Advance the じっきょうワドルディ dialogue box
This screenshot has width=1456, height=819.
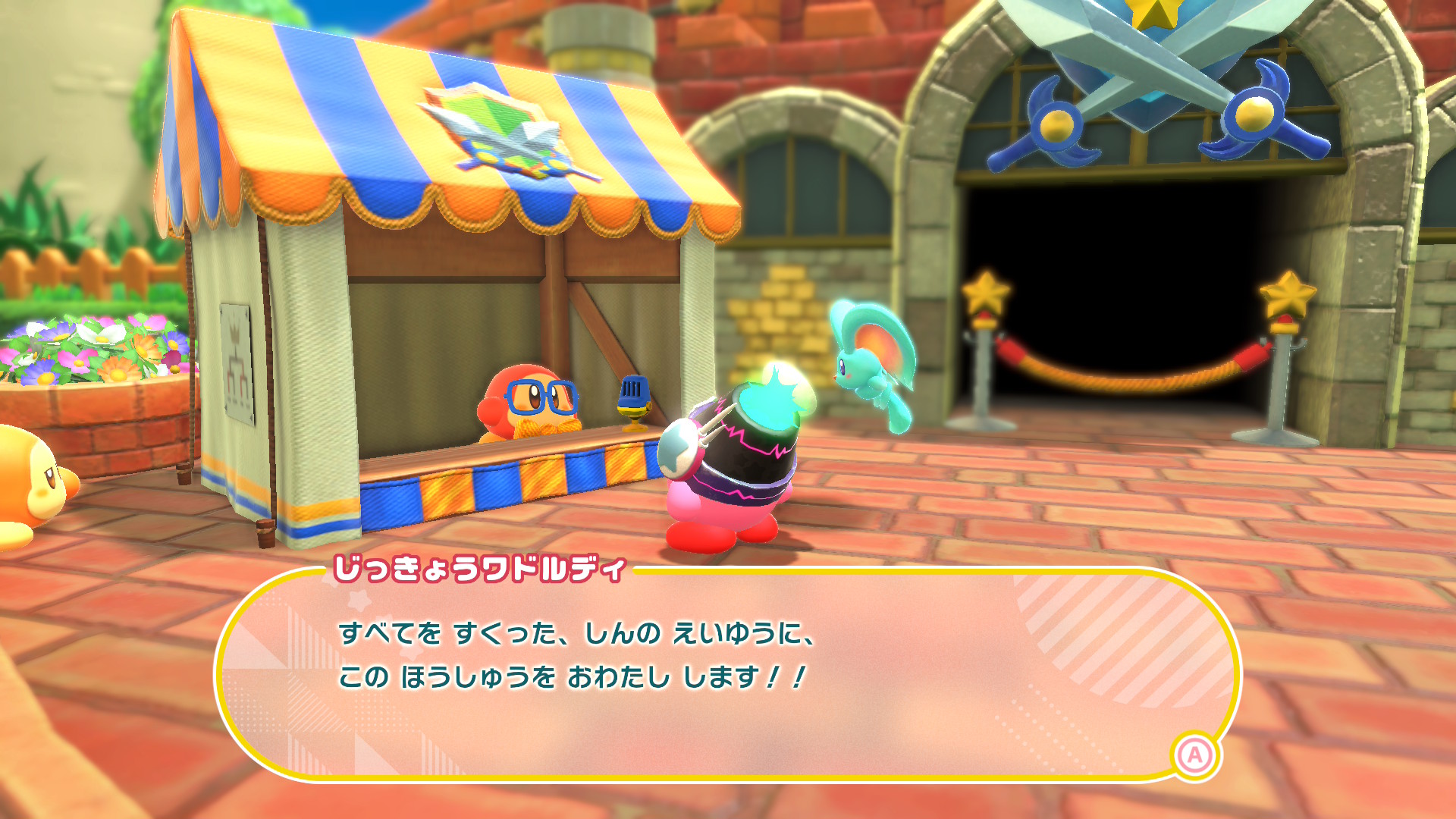1195,755
